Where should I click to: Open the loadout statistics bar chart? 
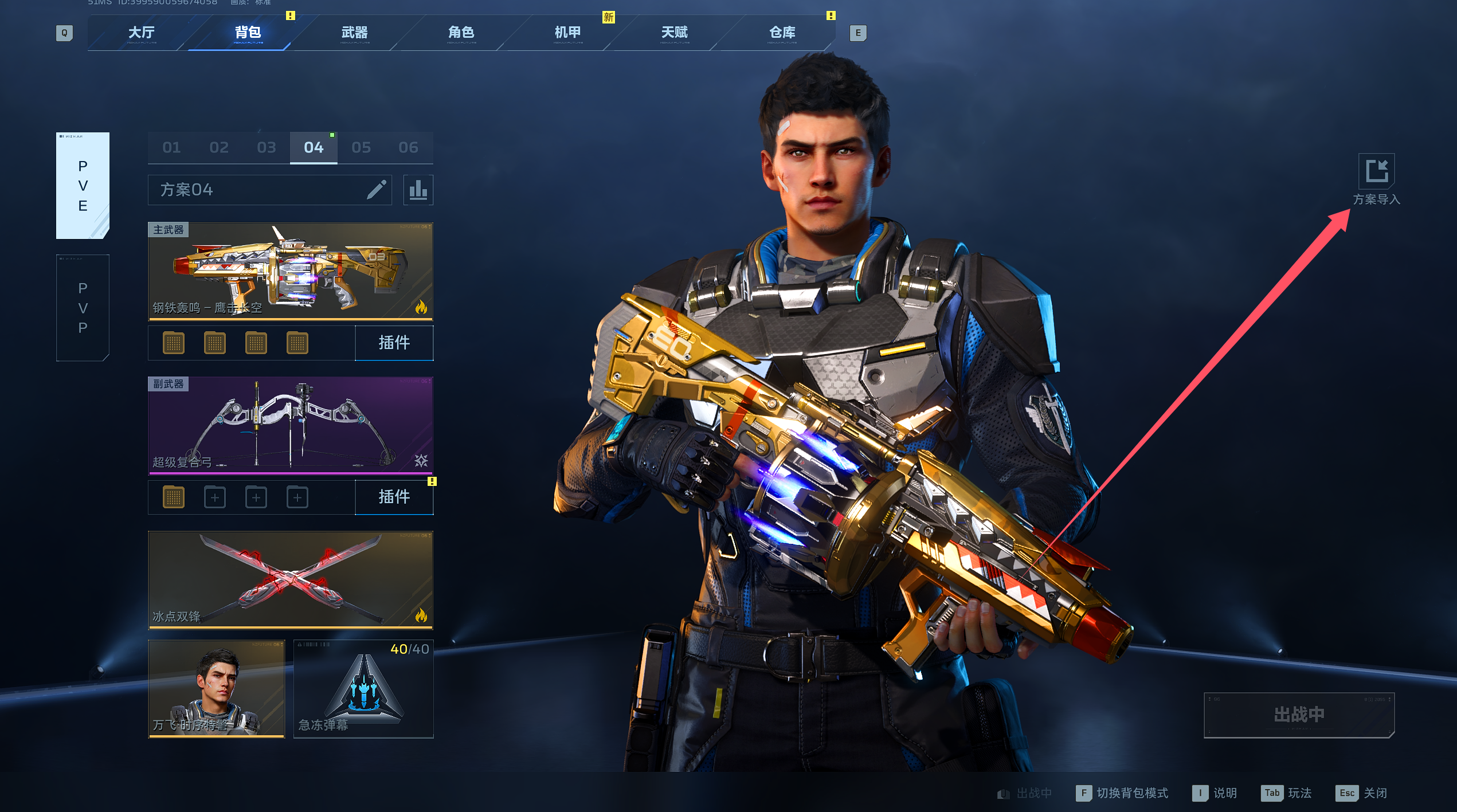418,190
